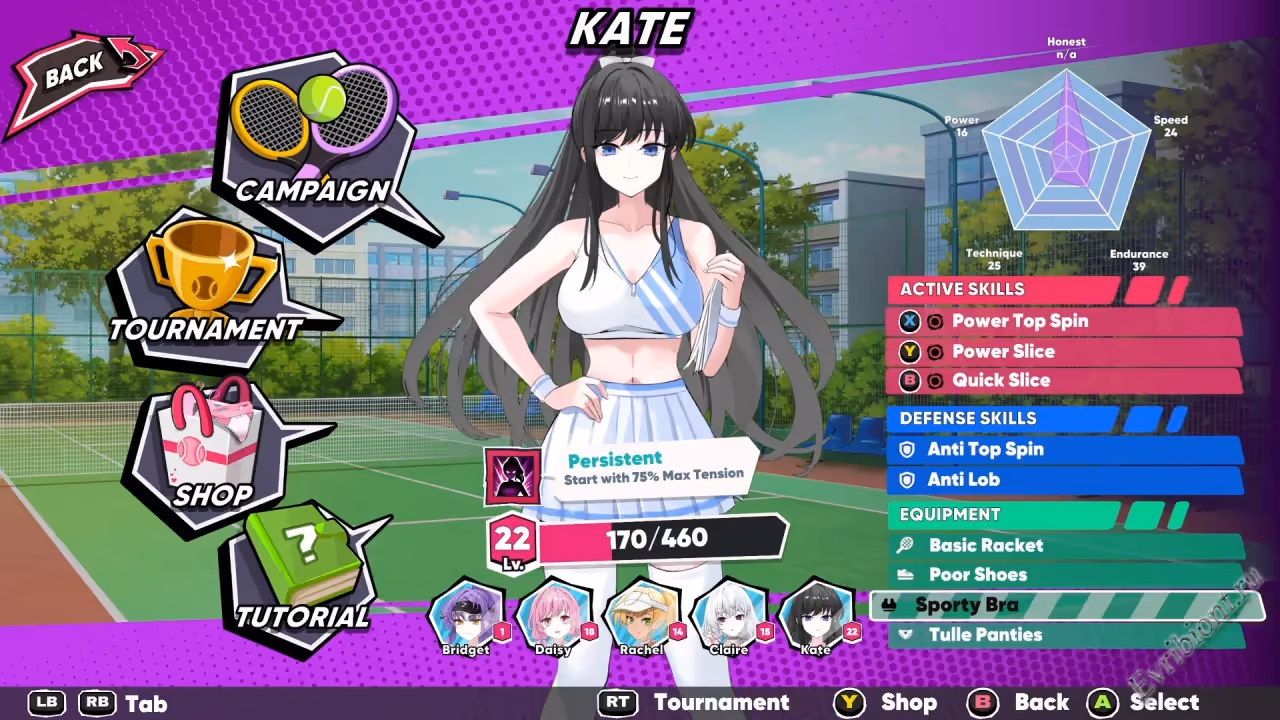This screenshot has height=720, width=1280.
Task: Open the Tutorial book
Action: point(303,575)
